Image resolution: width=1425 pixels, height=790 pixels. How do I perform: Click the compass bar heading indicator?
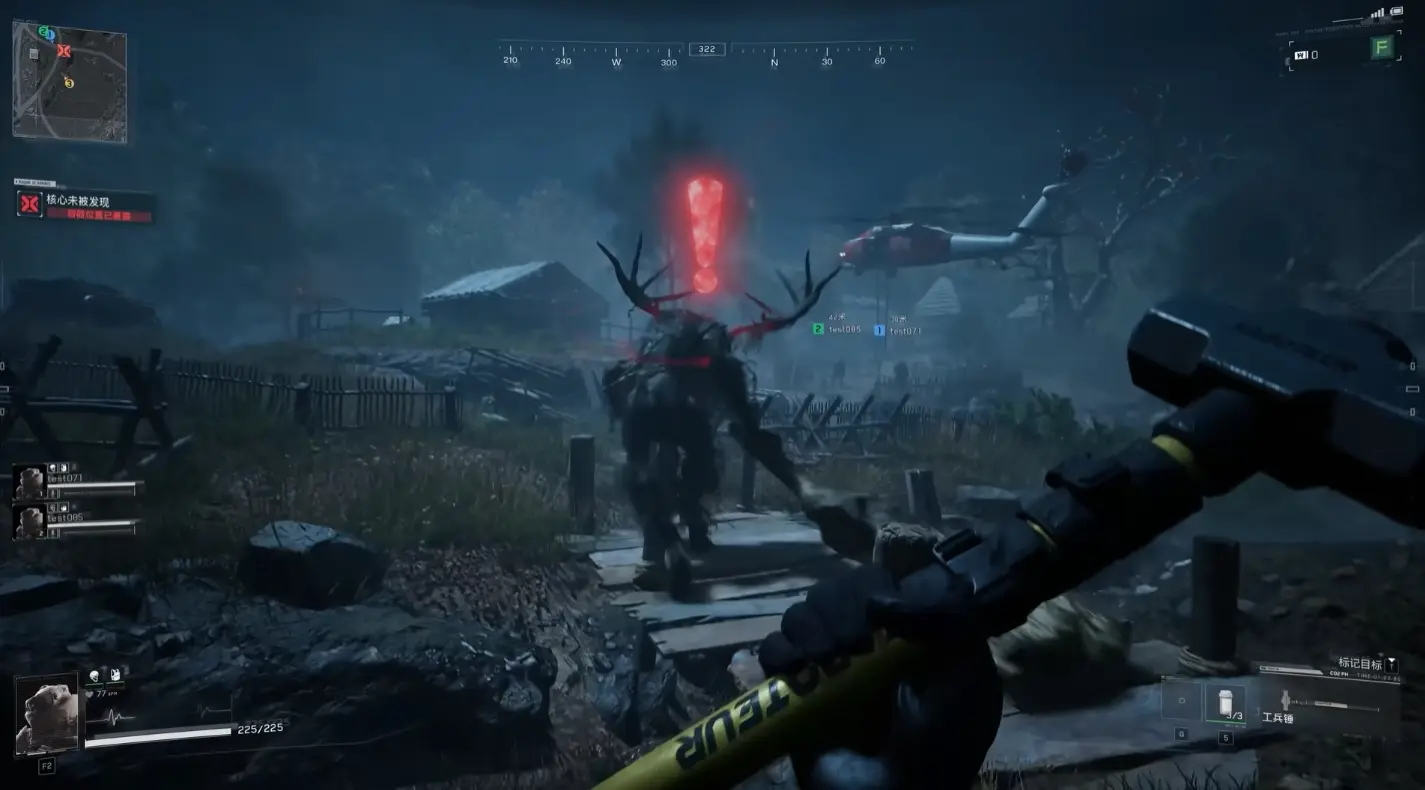[x=707, y=49]
